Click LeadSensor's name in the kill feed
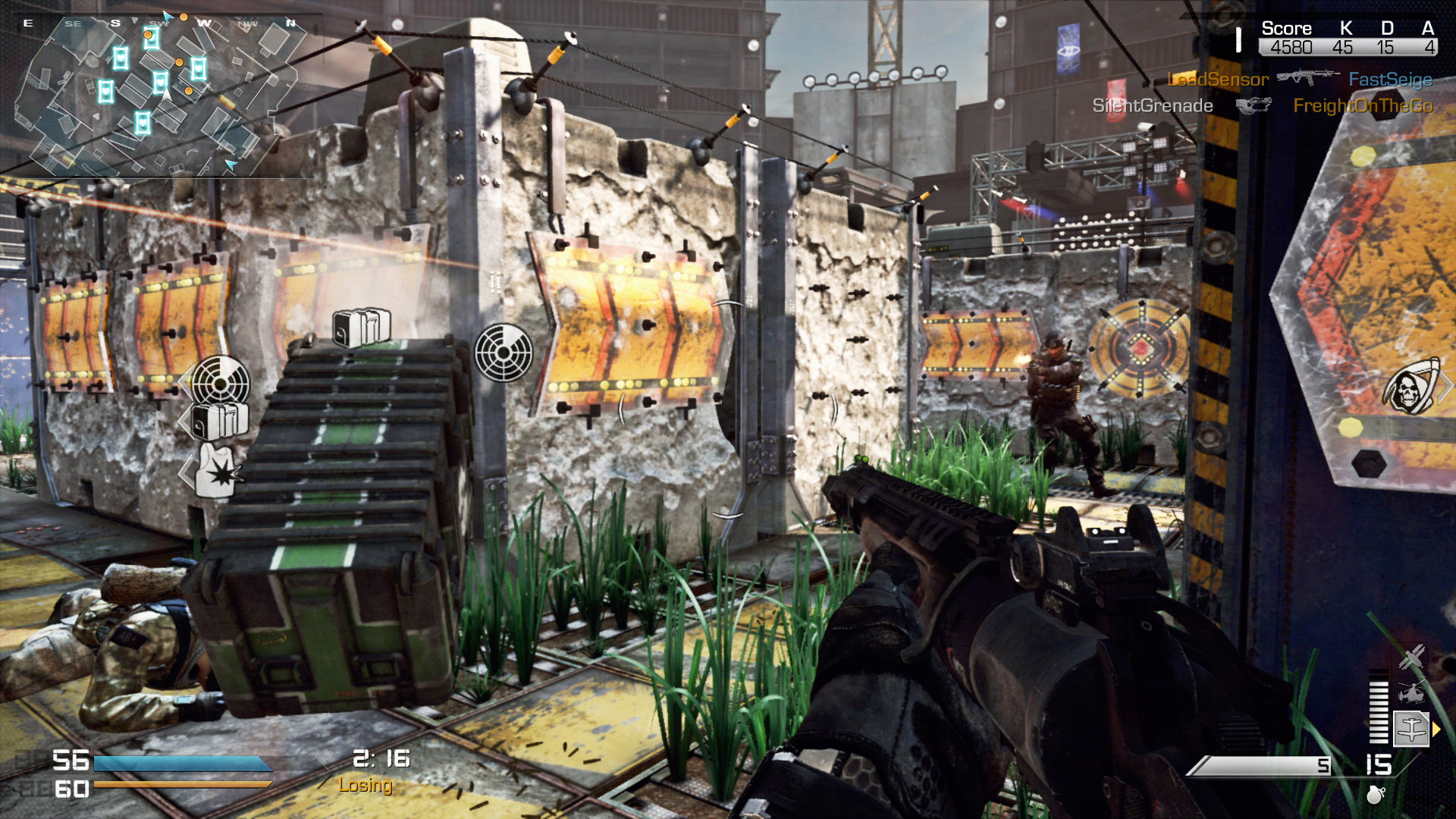This screenshot has width=1456, height=819. point(1217,80)
